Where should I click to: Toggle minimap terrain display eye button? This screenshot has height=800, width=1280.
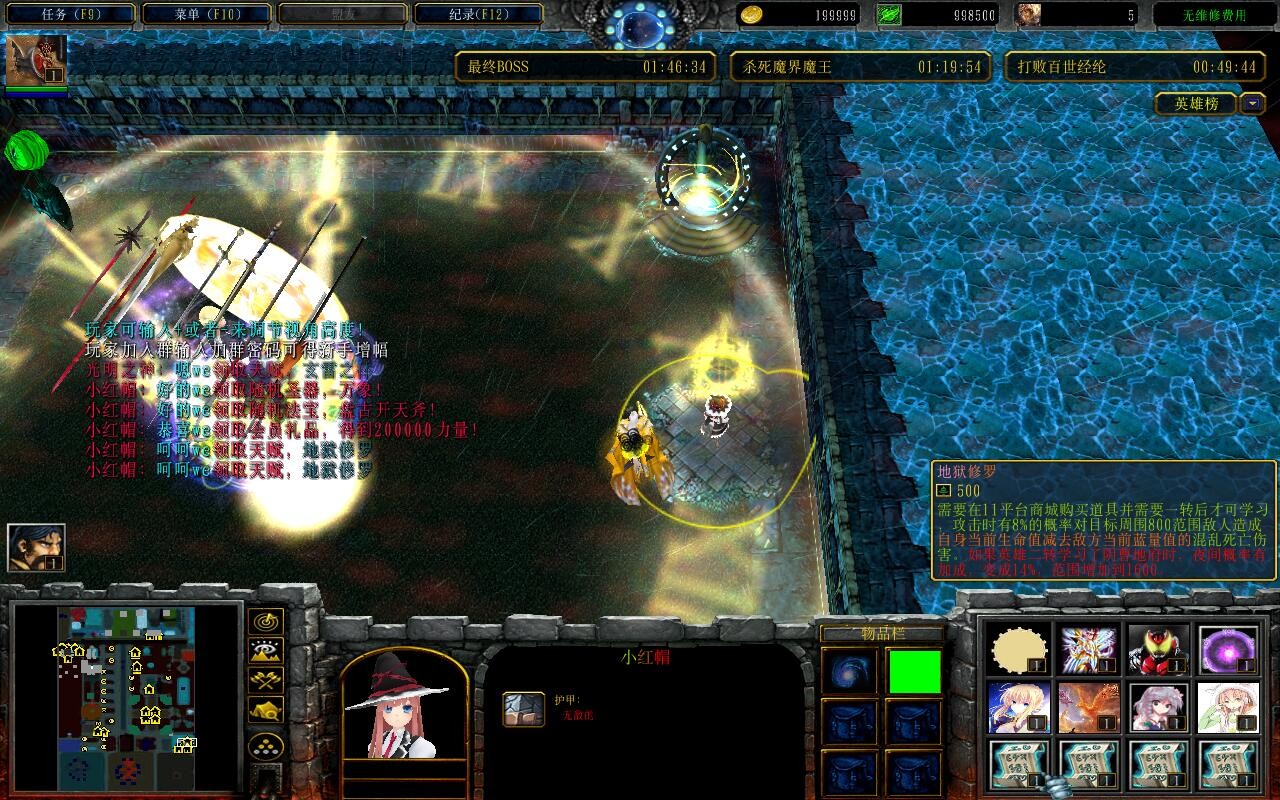265,651
